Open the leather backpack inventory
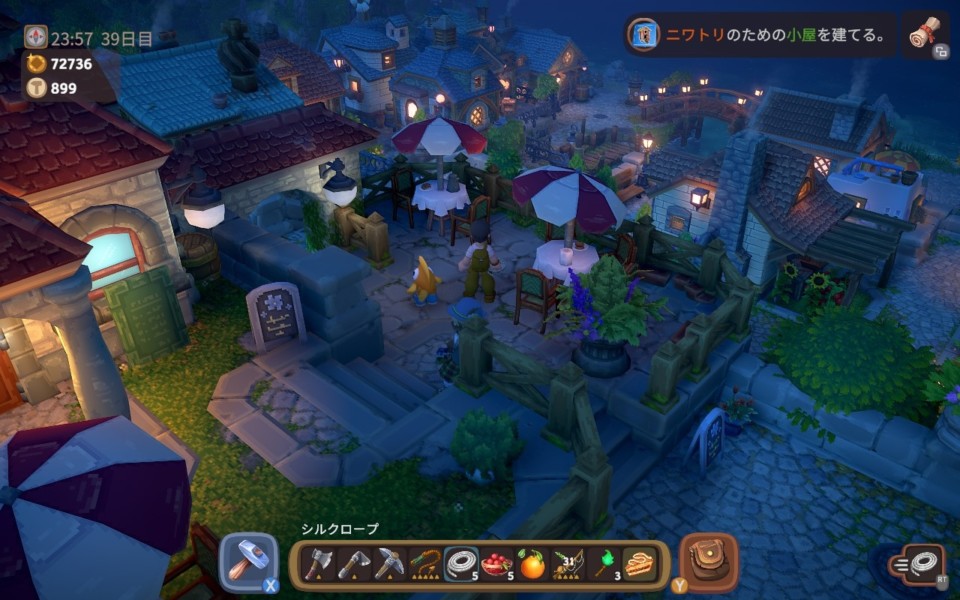Viewport: 960px width, 600px height. point(709,561)
